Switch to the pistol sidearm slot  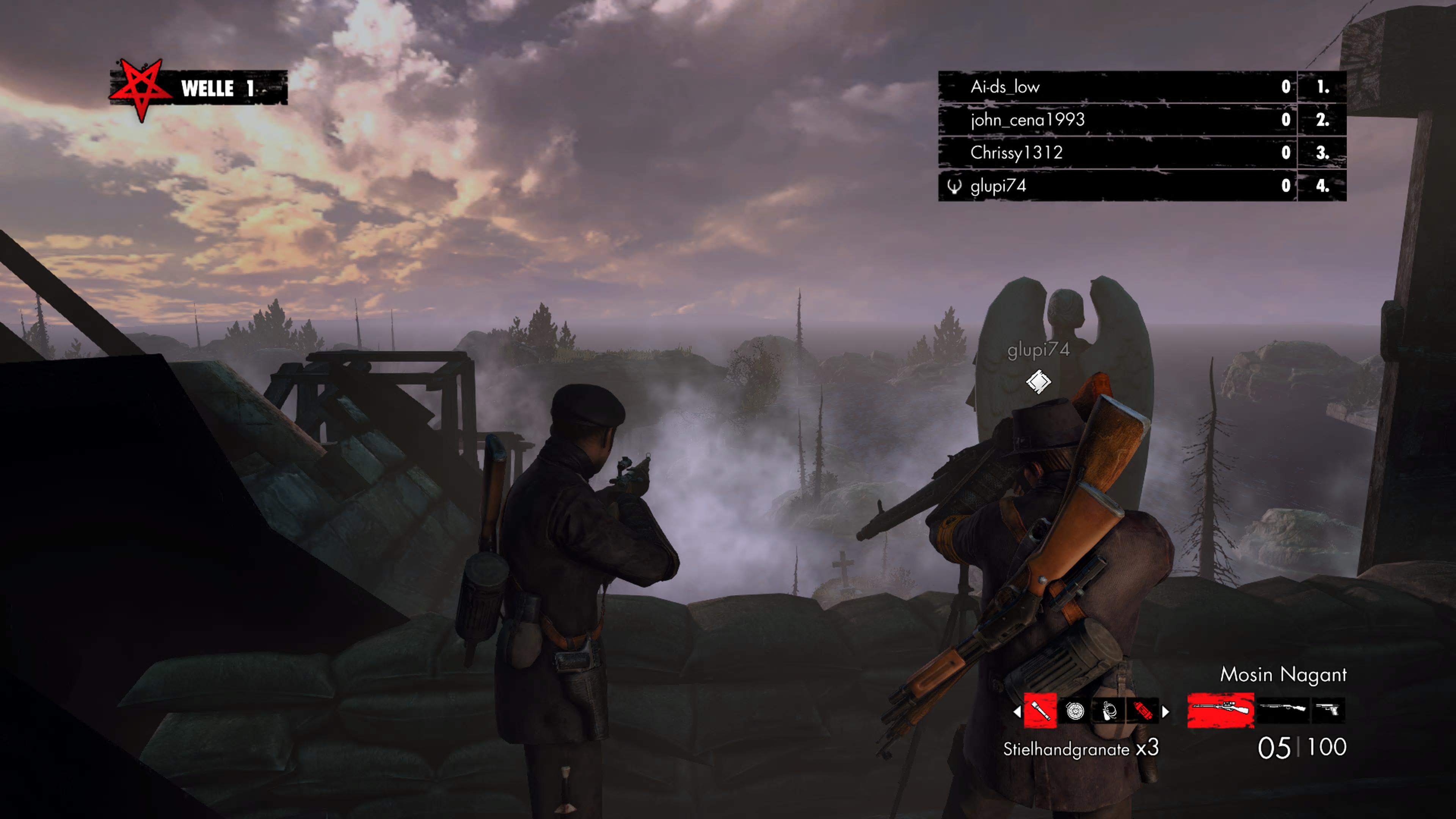point(1328,709)
